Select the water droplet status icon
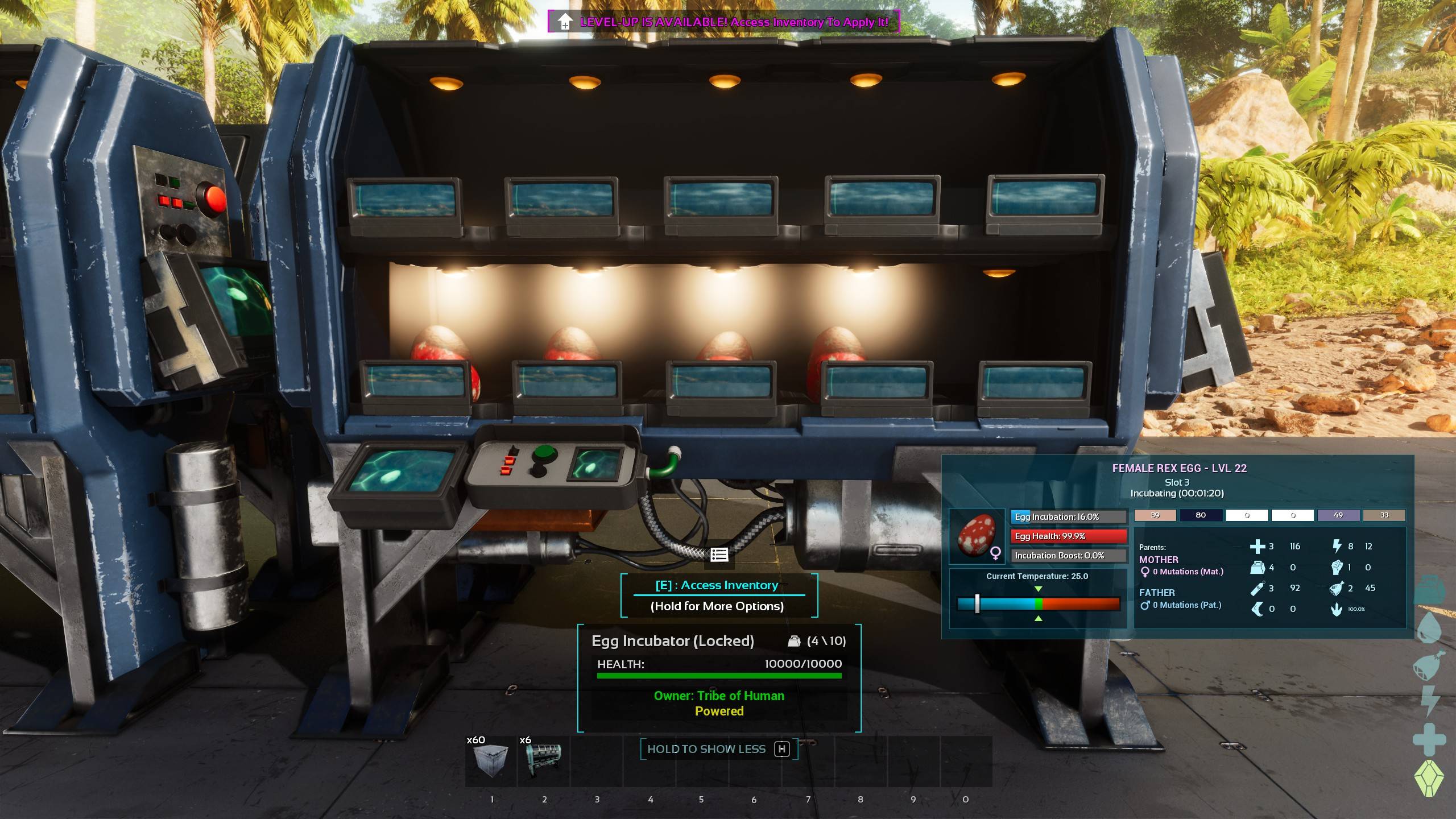This screenshot has width=1456, height=819. tap(1429, 632)
